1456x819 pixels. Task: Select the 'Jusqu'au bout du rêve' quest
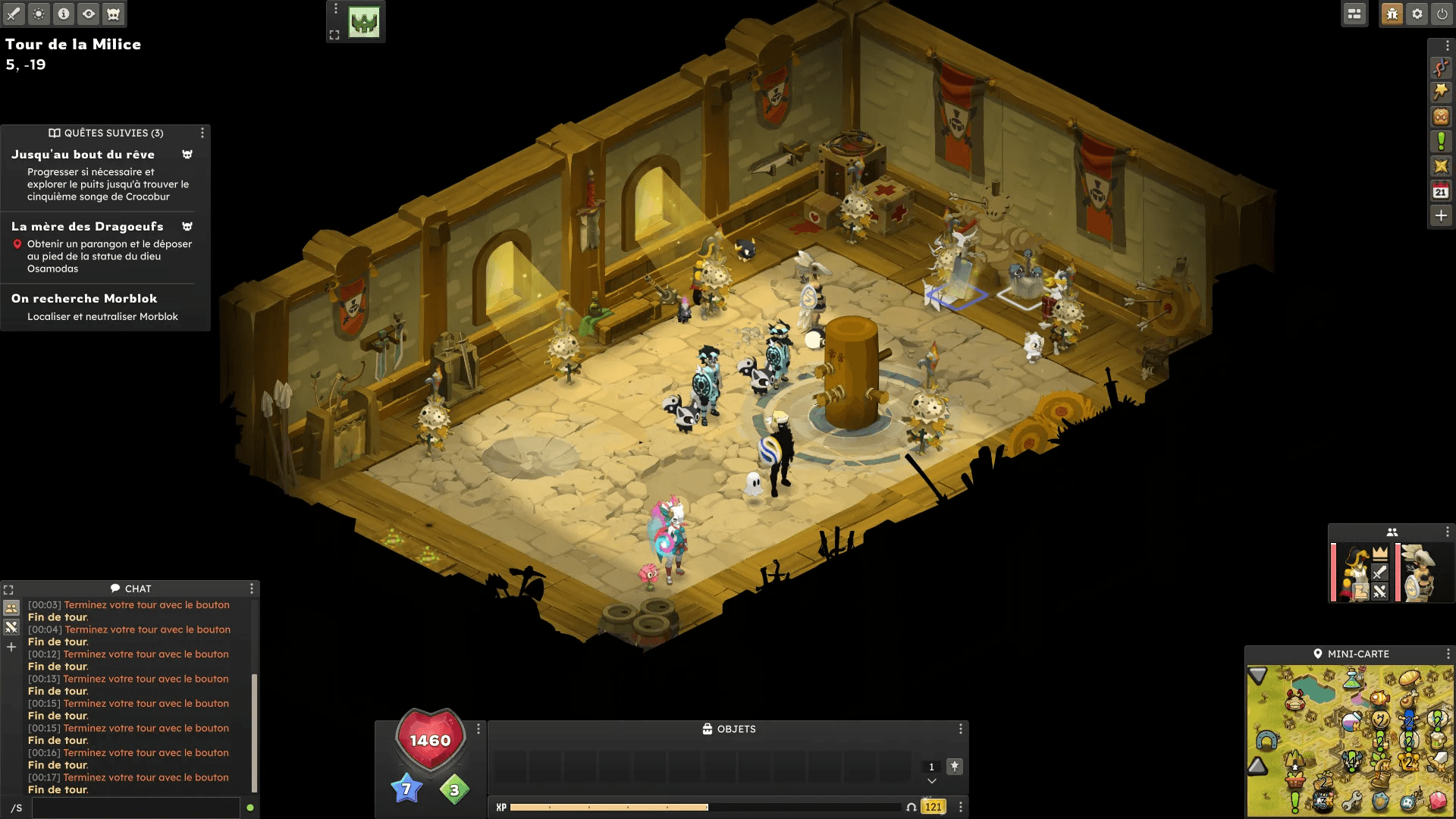coord(83,155)
